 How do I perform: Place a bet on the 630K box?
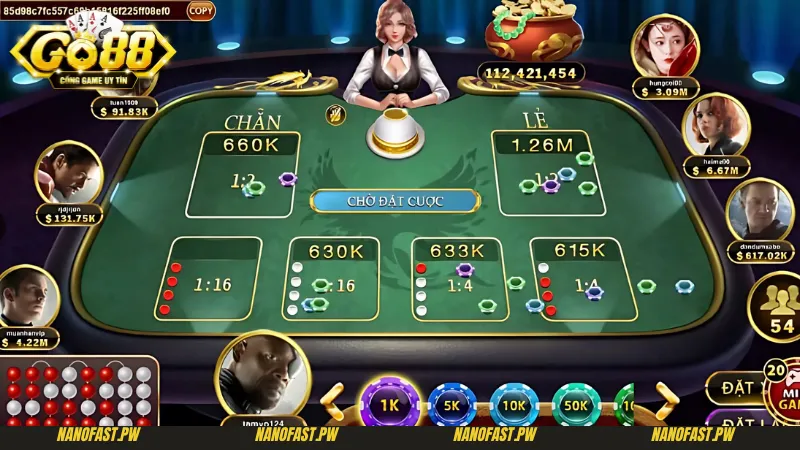point(333,279)
